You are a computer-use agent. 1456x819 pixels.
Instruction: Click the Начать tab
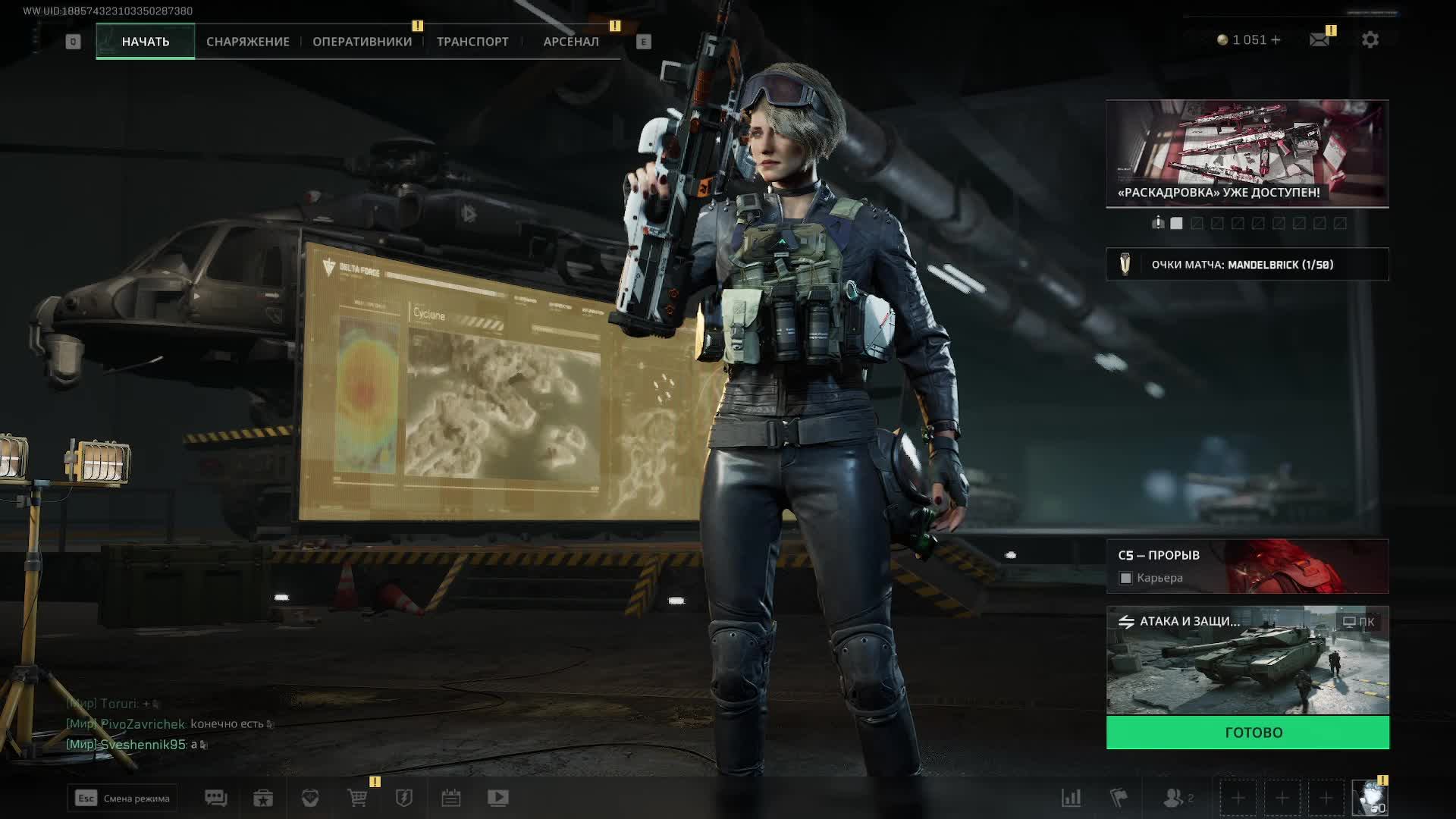click(145, 42)
